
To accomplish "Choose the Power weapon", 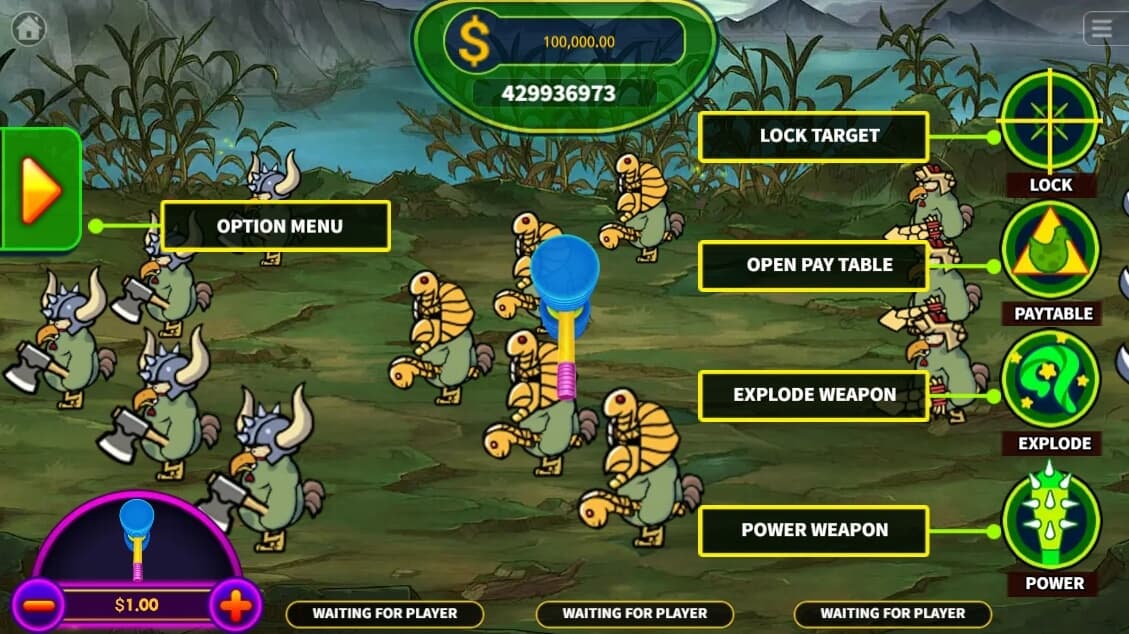I will coord(1051,519).
